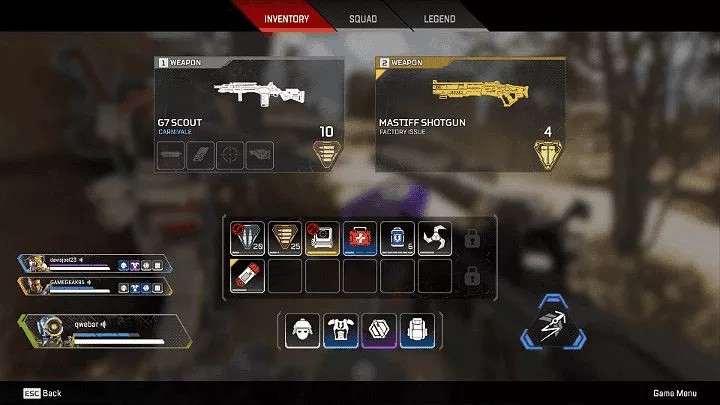Select the shotgun shells ammo stack
Screen dimensions: 720x405
pos(285,237)
